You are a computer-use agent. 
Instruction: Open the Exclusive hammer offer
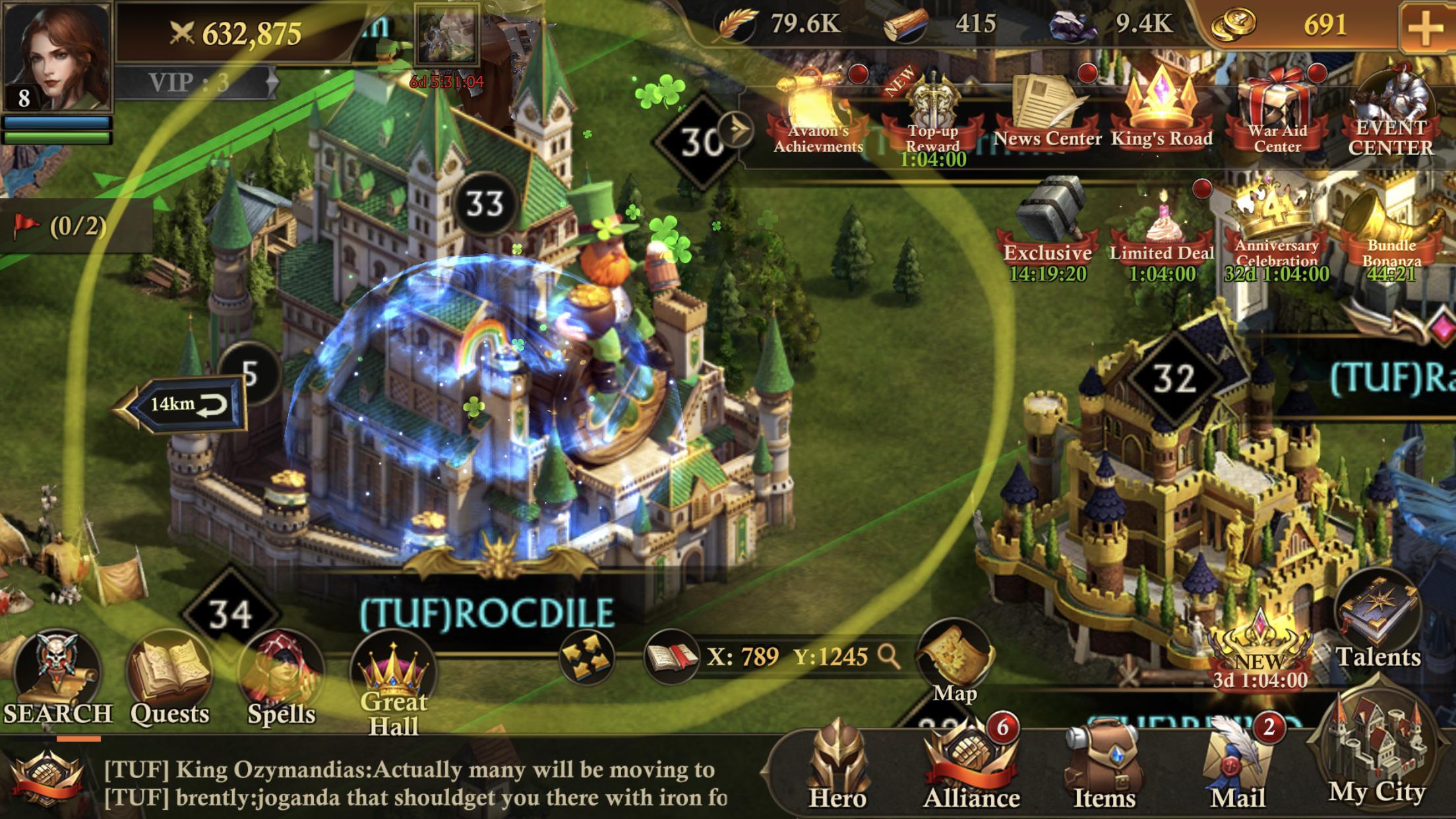[x=1047, y=224]
